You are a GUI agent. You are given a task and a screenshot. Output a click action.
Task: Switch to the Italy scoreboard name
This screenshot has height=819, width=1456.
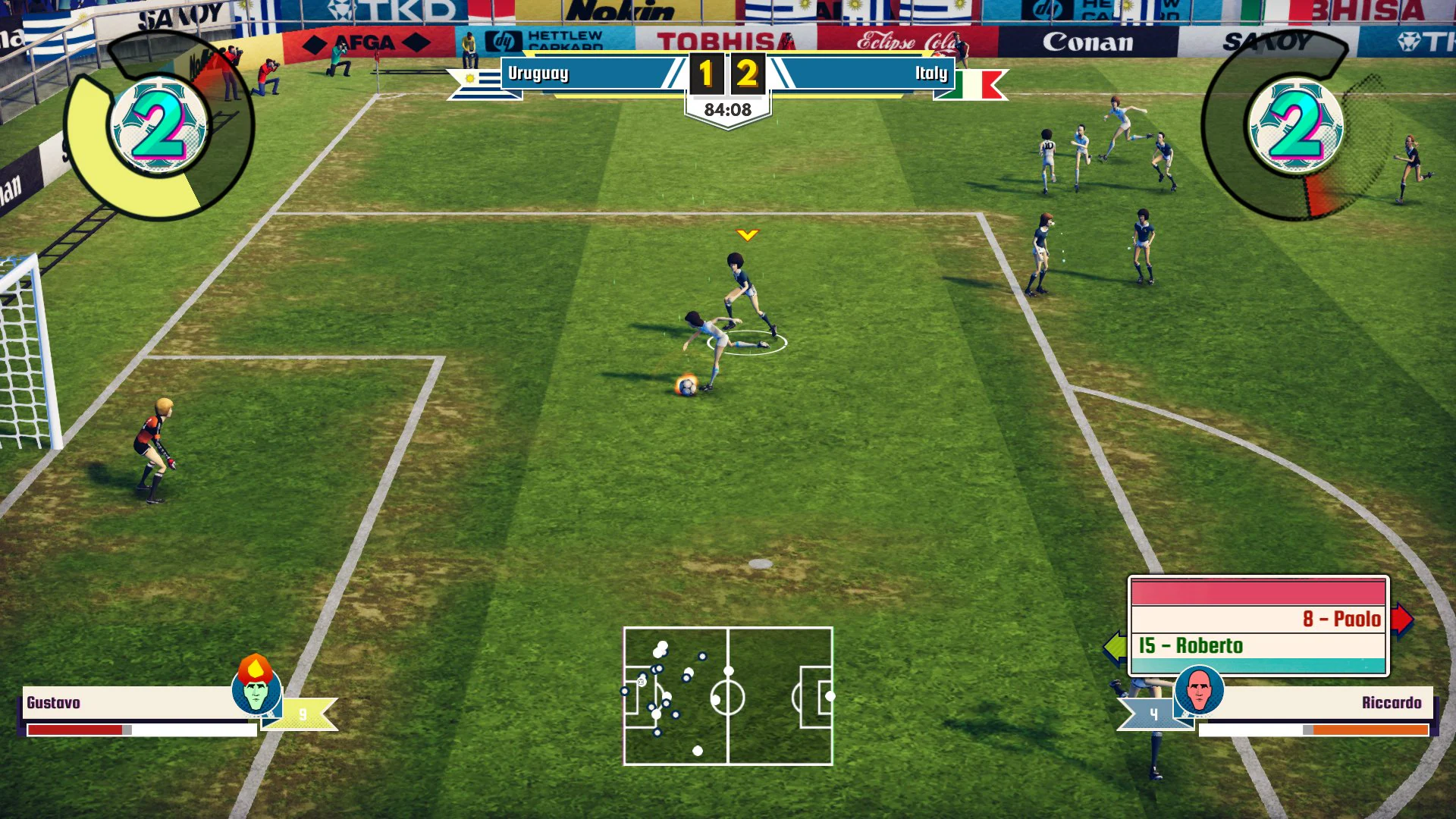pyautogui.click(x=932, y=74)
